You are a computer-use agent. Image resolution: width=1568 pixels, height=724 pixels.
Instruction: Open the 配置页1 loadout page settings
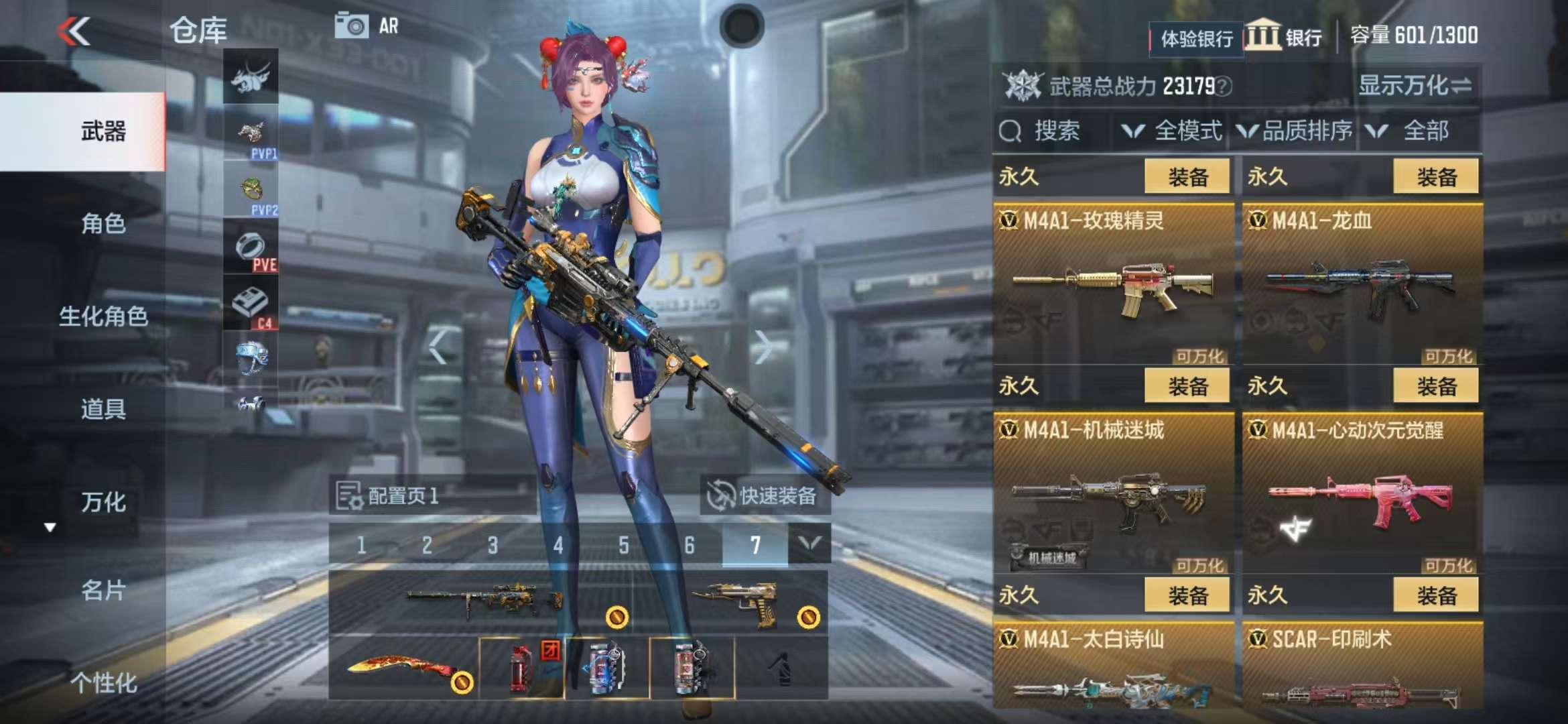(389, 496)
